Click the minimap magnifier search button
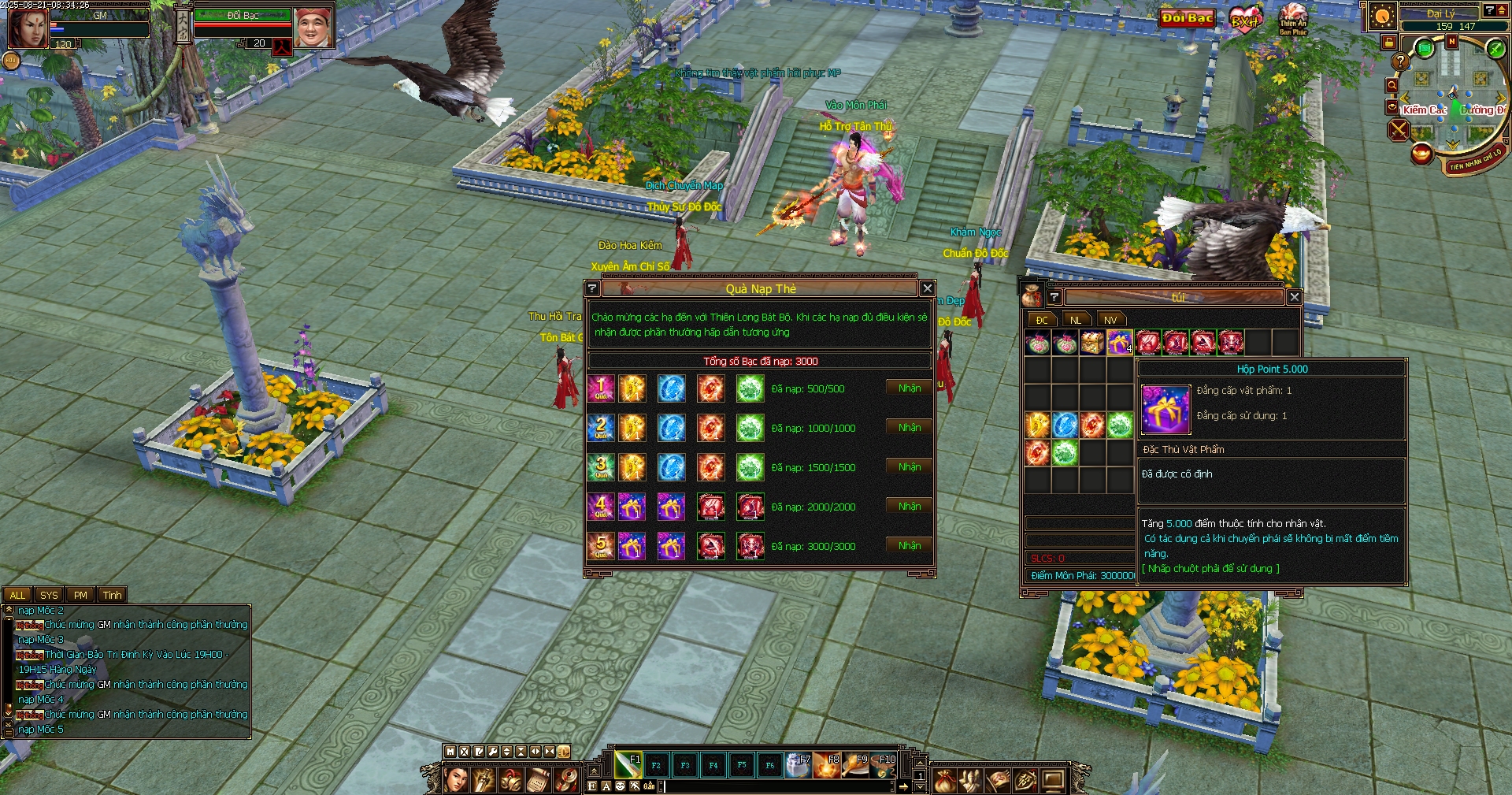This screenshot has height=795, width=1512. 1392,85
